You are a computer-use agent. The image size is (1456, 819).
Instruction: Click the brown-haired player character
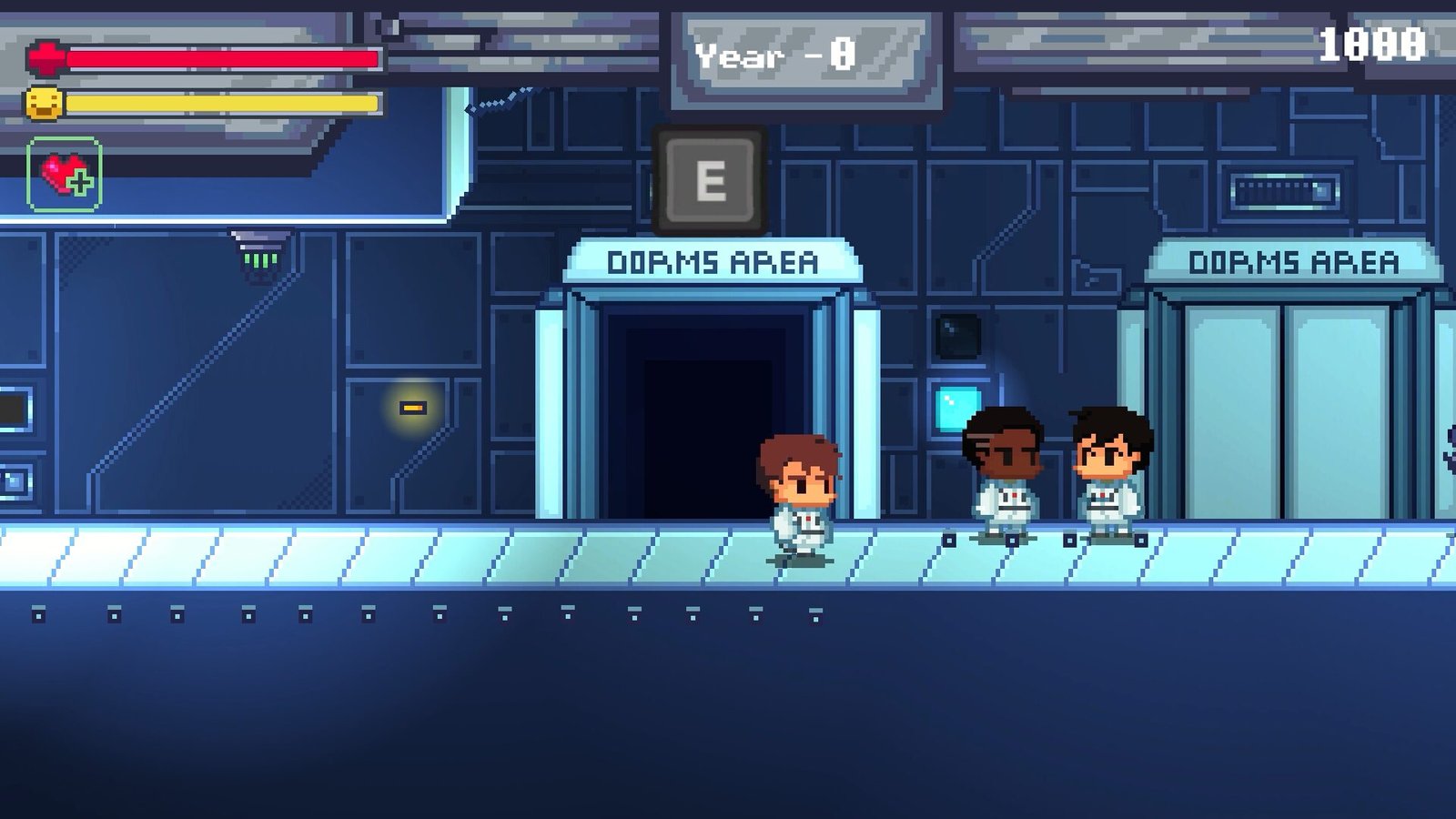click(799, 496)
